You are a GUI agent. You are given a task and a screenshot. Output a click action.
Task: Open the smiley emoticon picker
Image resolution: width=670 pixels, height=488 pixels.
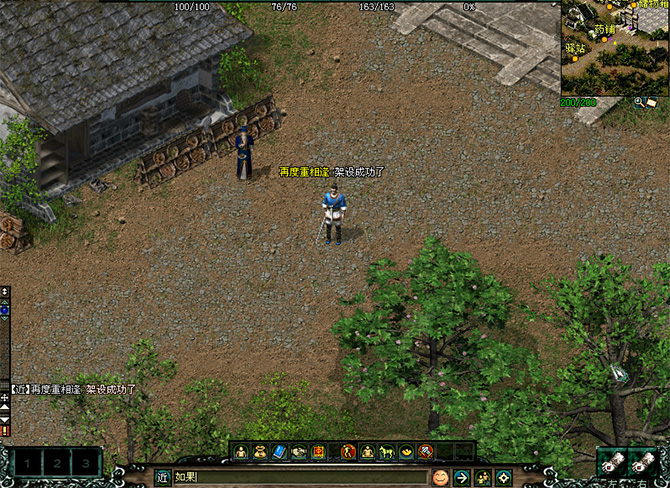click(x=440, y=477)
